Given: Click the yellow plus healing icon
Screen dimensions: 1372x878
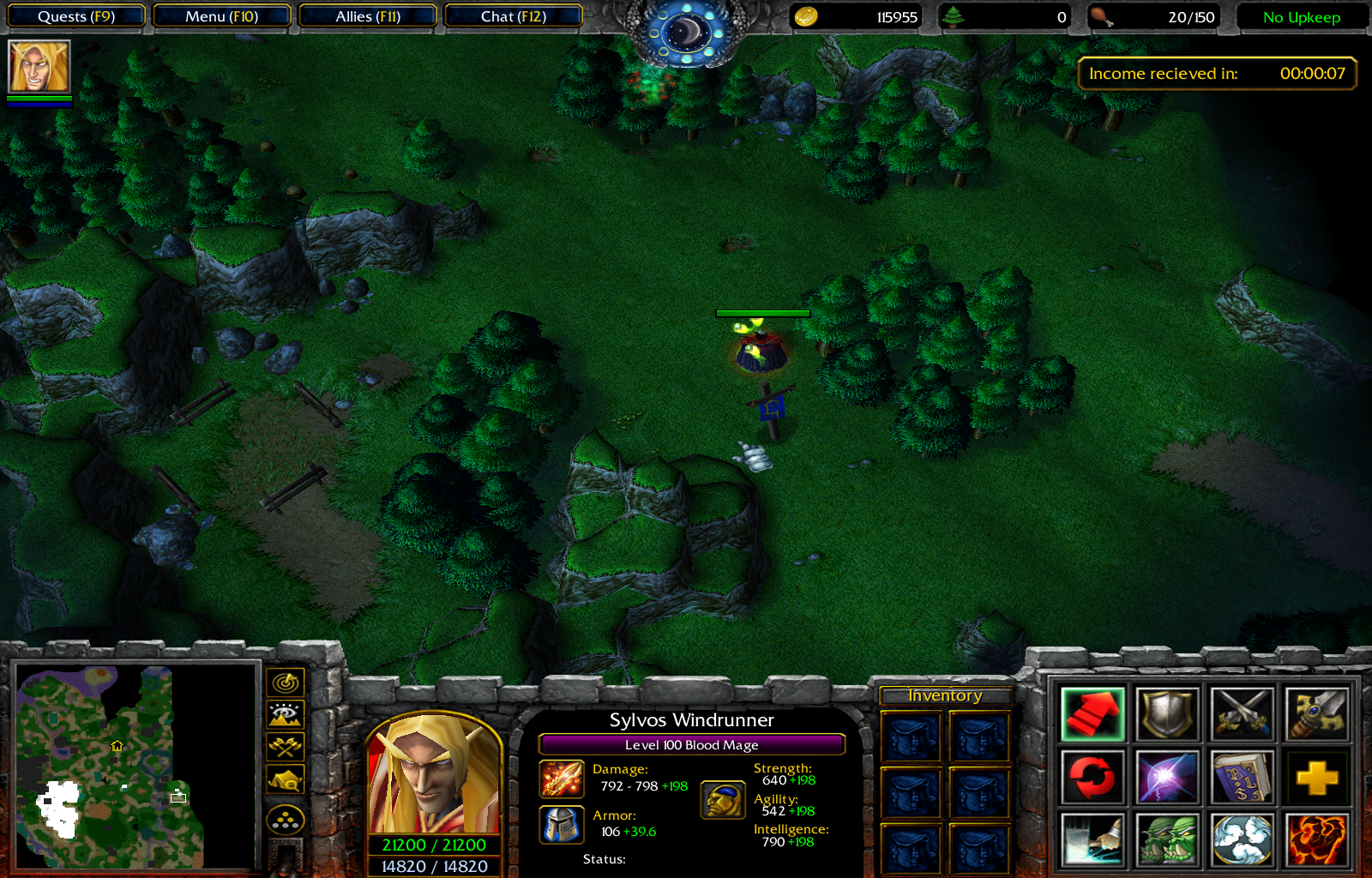Looking at the screenshot, I should click(1315, 776).
